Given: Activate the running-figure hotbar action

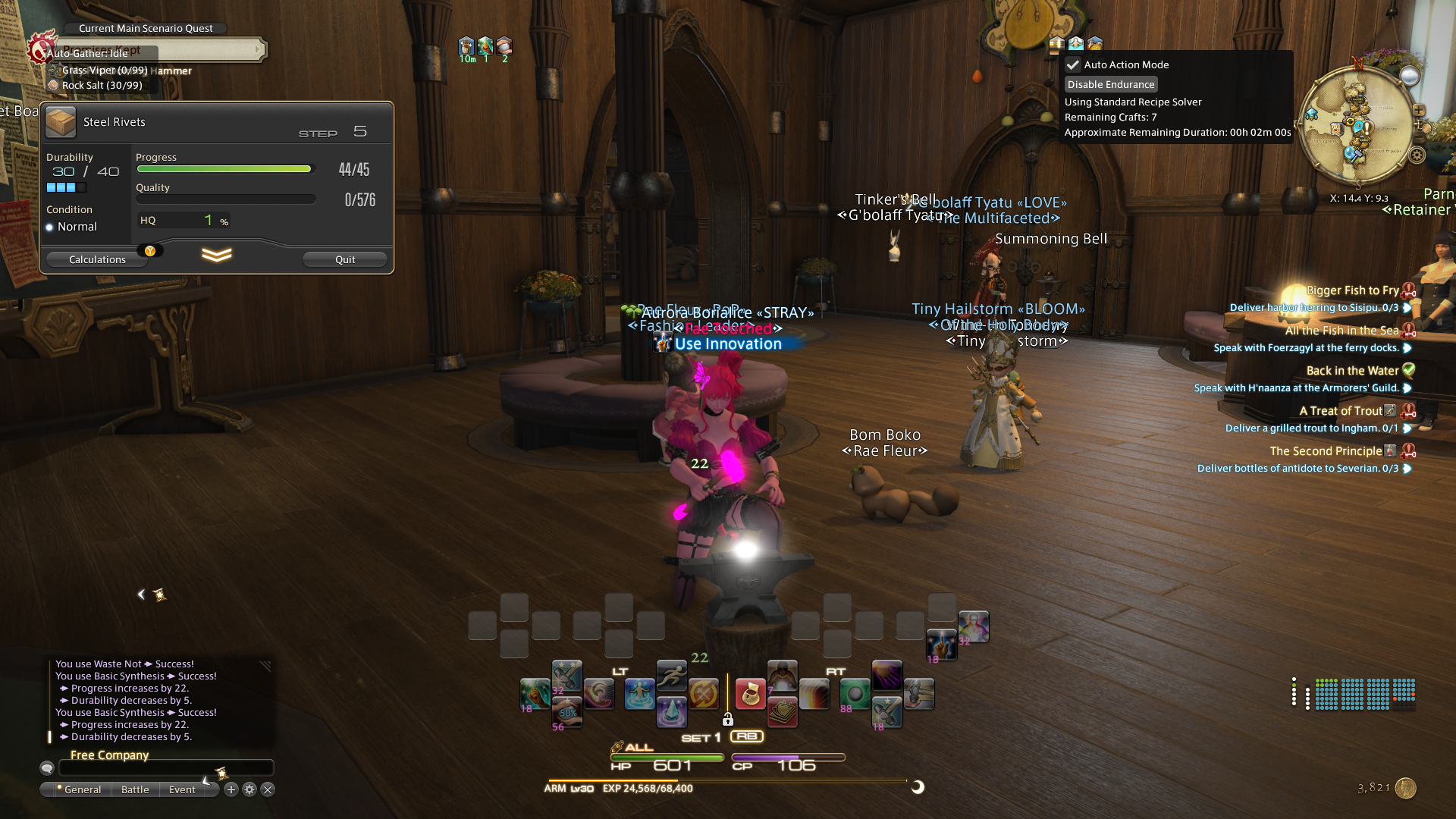Looking at the screenshot, I should point(671,674).
